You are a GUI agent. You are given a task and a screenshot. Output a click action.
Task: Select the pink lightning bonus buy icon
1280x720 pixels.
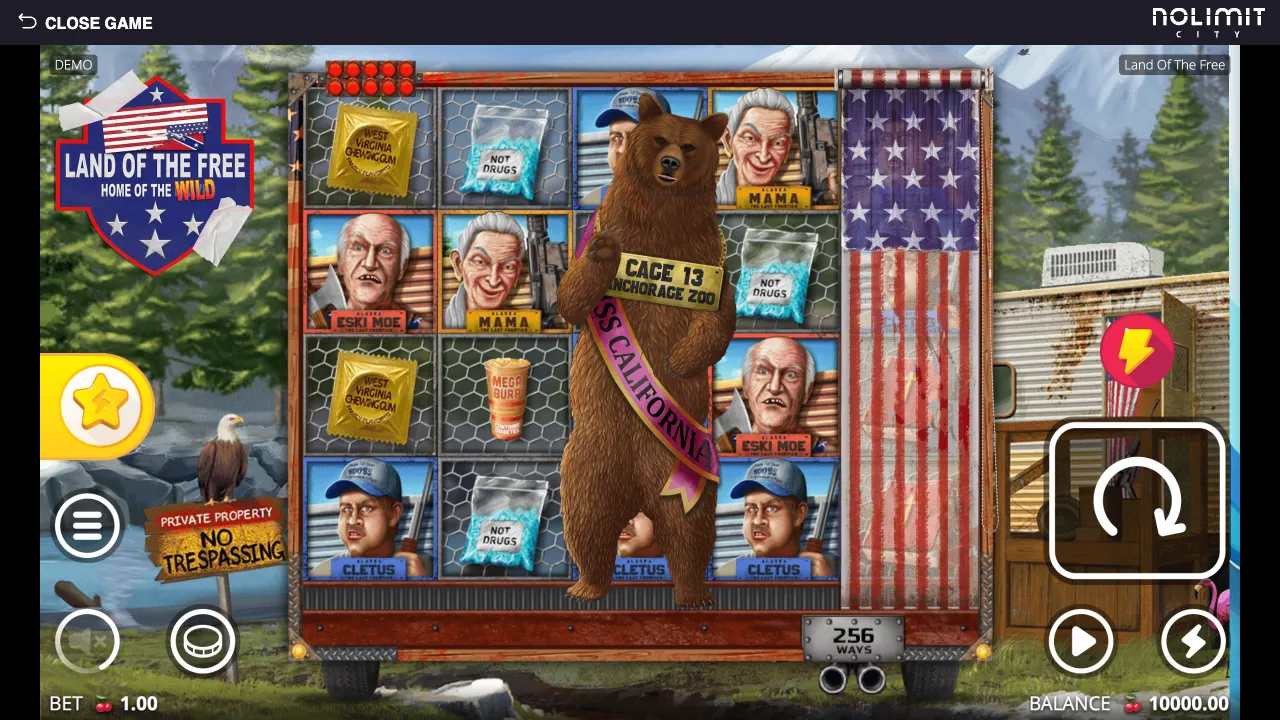[1138, 352]
